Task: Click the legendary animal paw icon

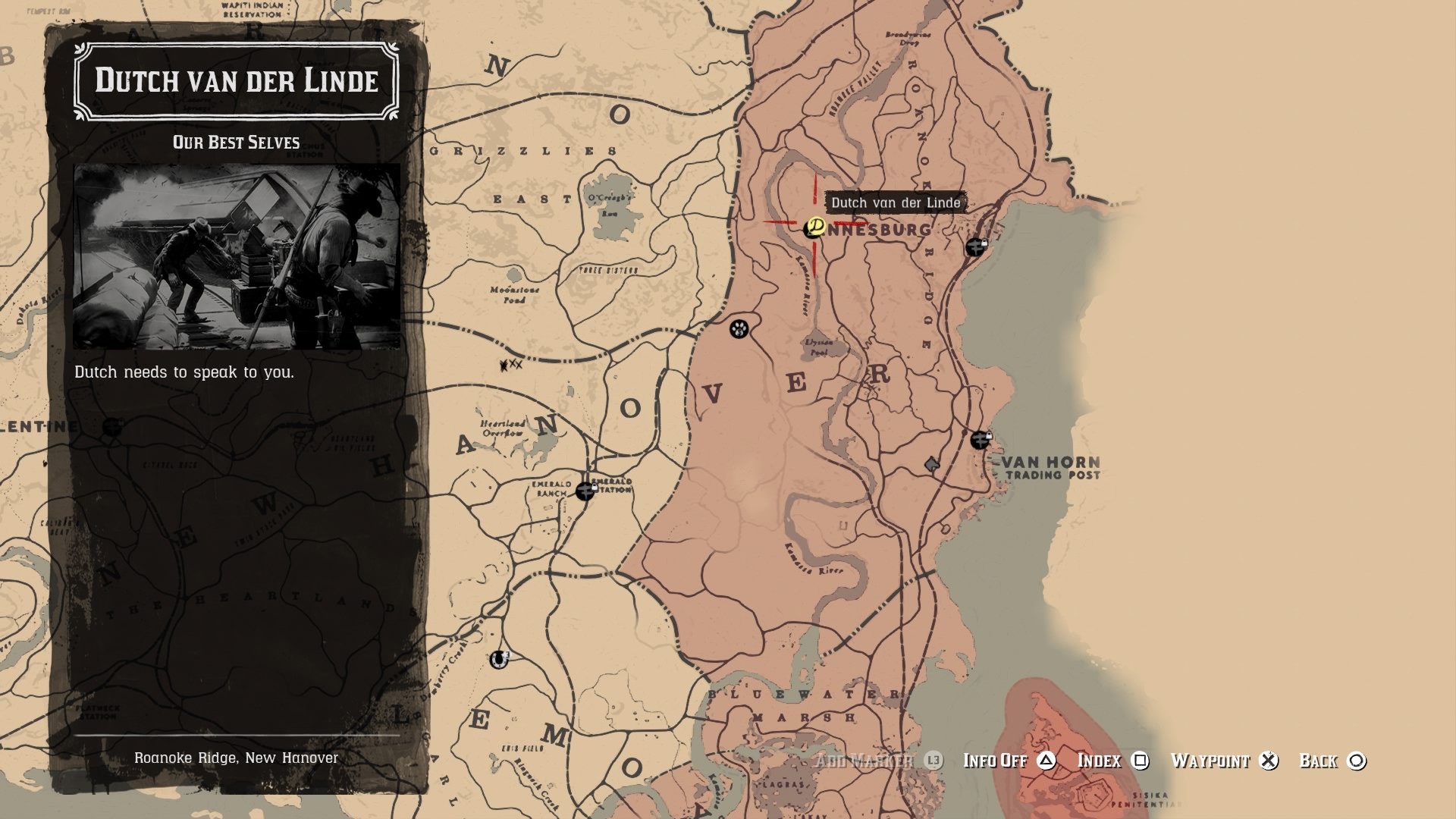Action: (x=737, y=330)
